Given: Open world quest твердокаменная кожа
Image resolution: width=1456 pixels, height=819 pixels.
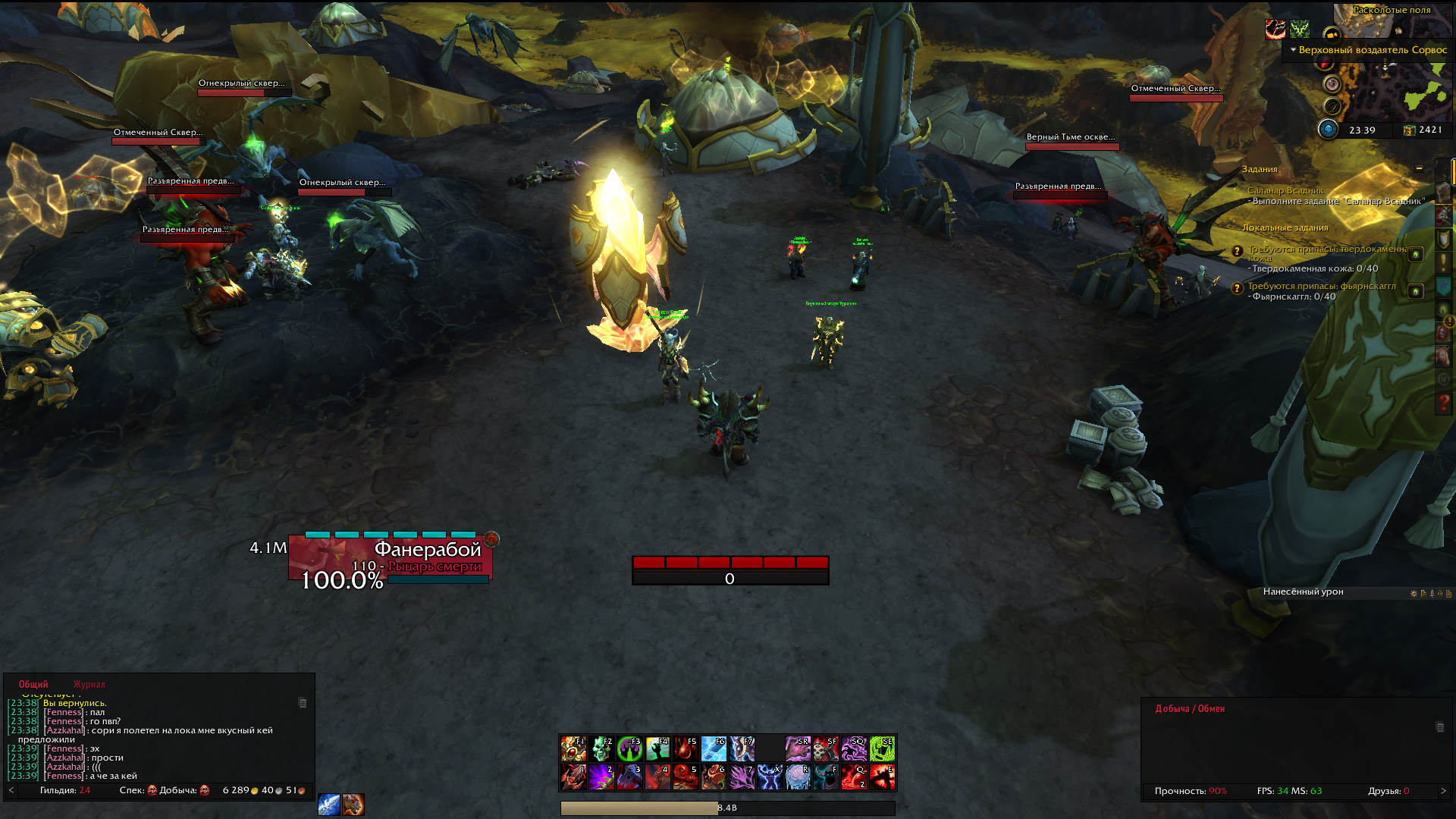Looking at the screenshot, I should click(1327, 249).
